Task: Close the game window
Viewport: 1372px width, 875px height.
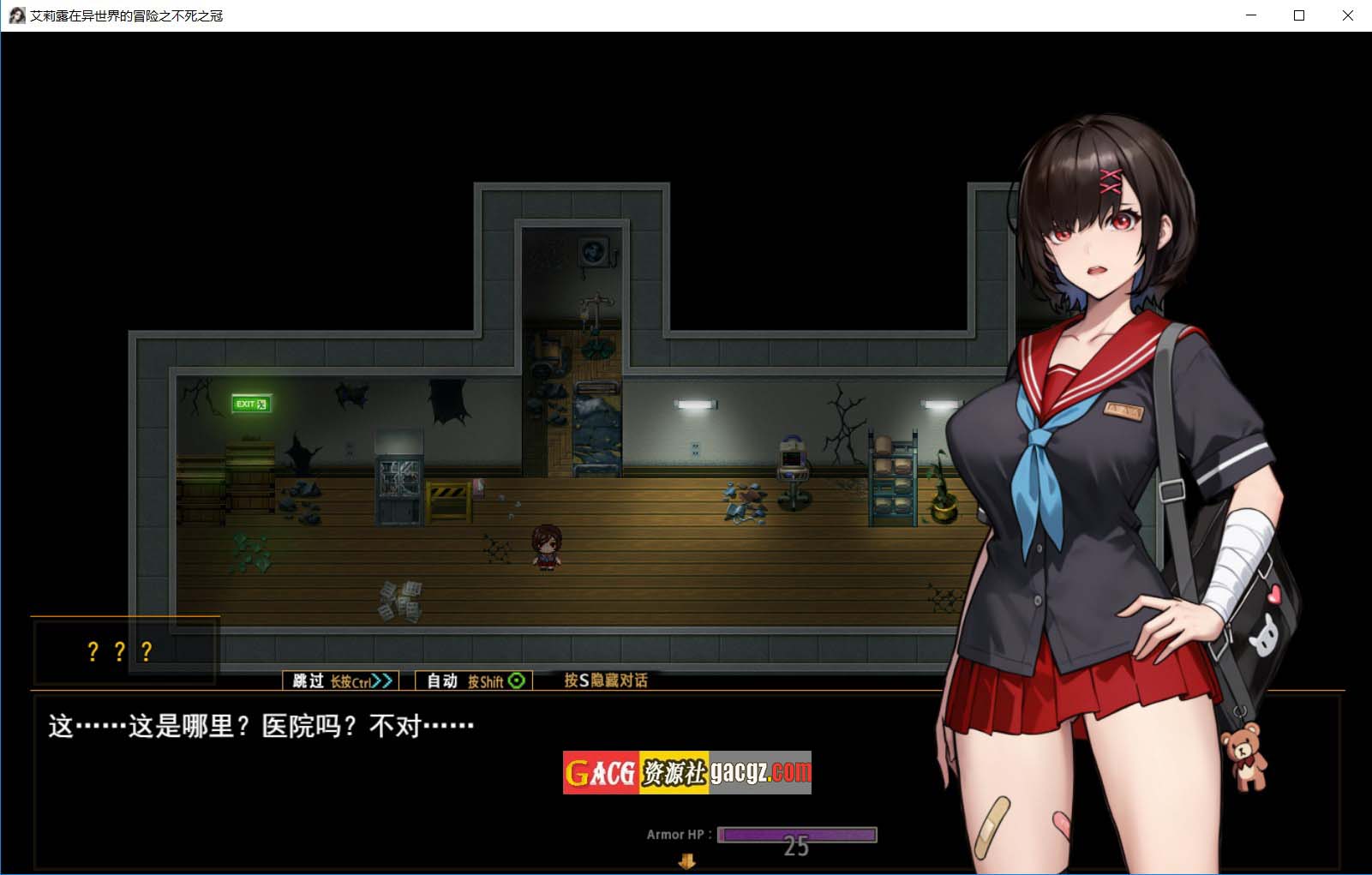Action: [1347, 15]
